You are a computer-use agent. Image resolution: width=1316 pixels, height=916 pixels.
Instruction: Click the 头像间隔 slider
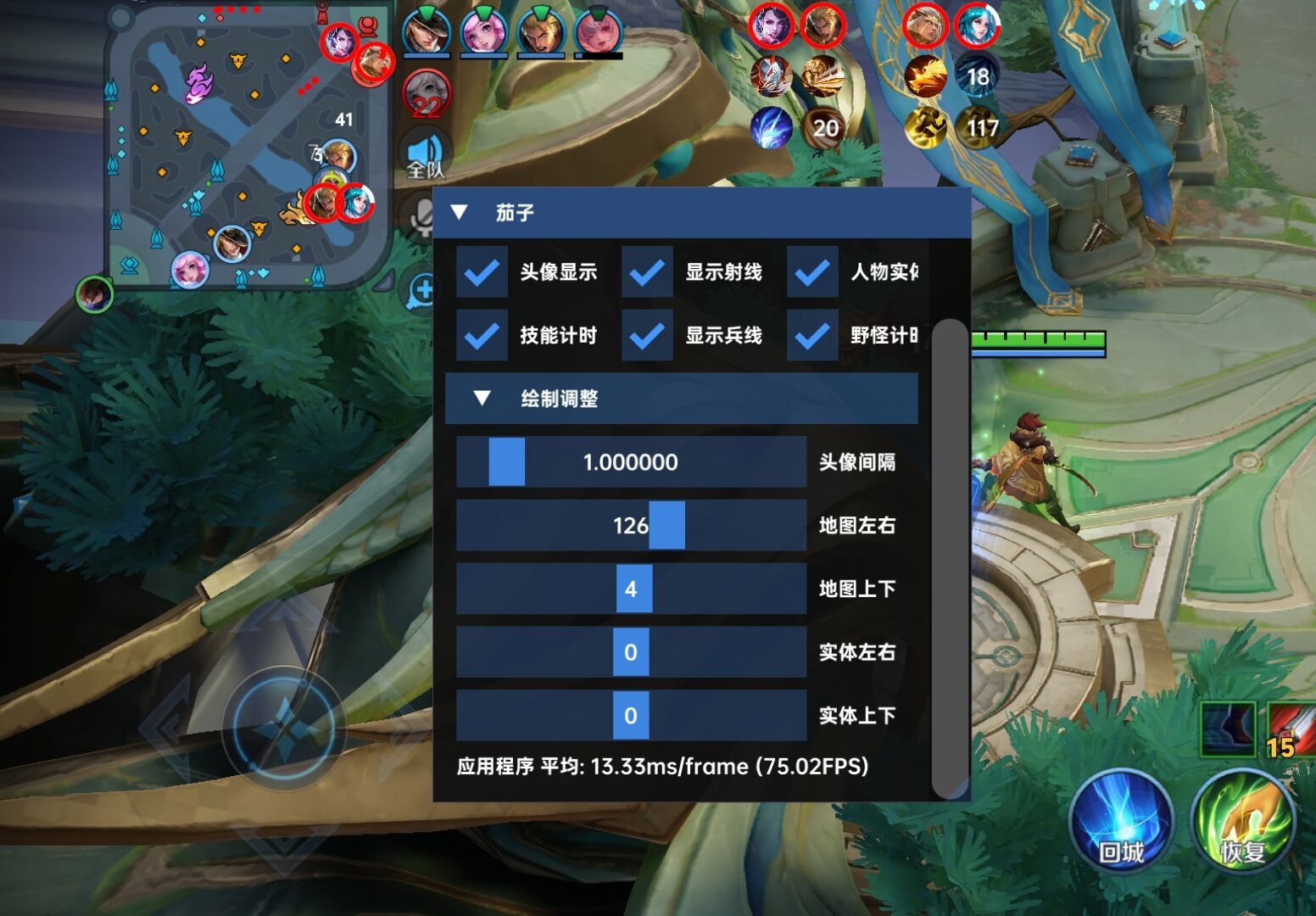click(631, 462)
